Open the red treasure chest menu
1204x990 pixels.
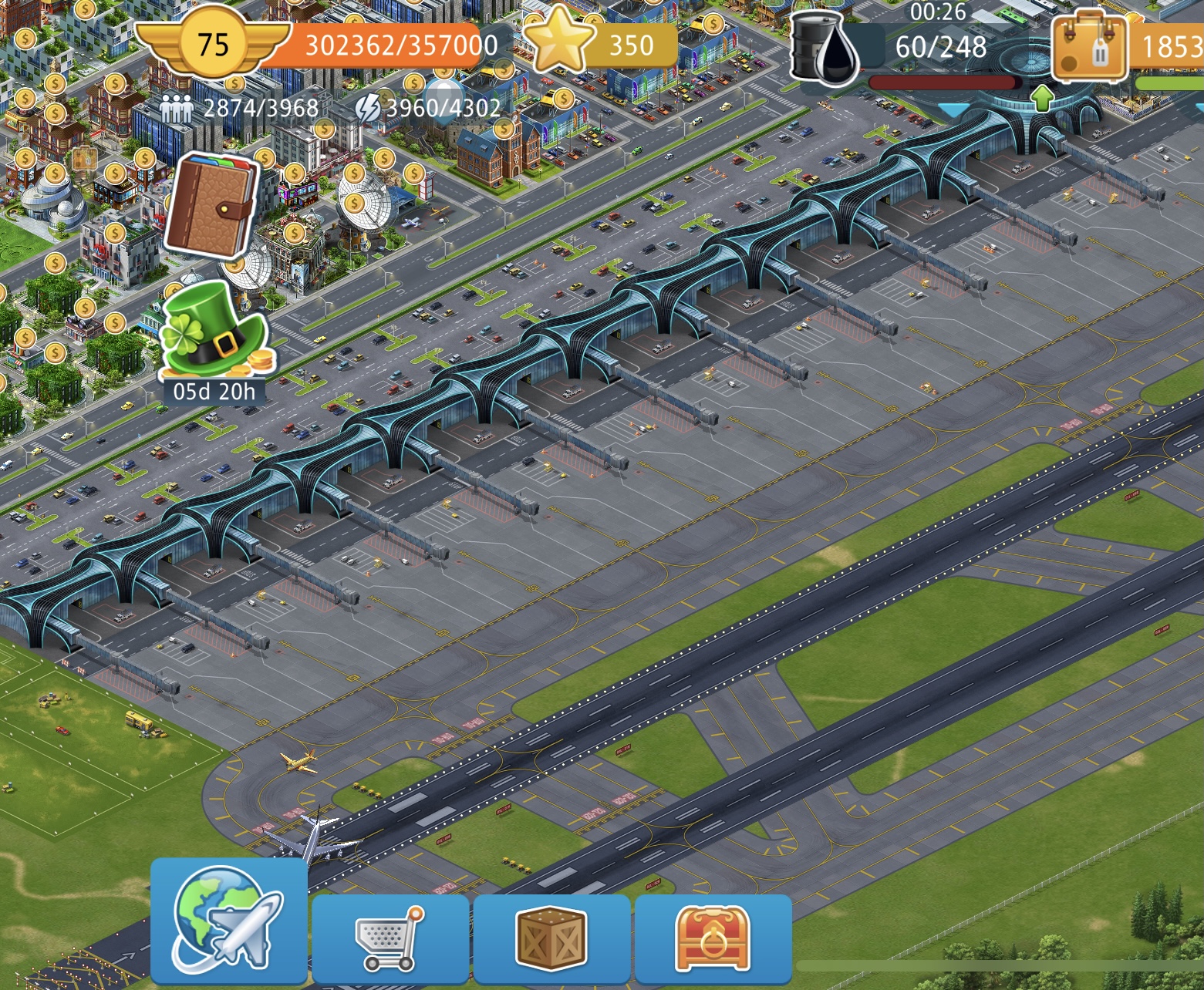click(712, 938)
